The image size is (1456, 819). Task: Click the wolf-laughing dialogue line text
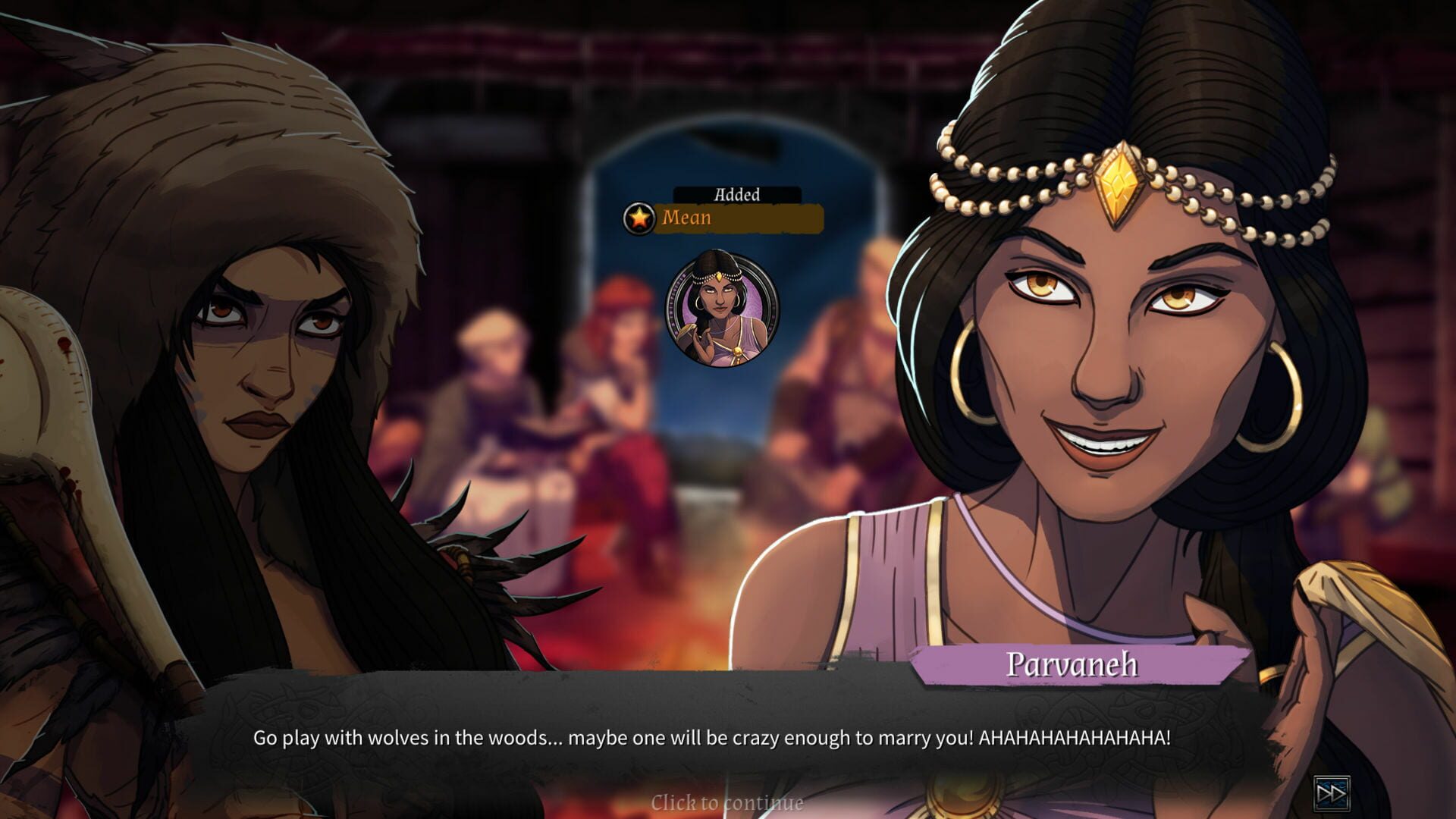tap(713, 734)
